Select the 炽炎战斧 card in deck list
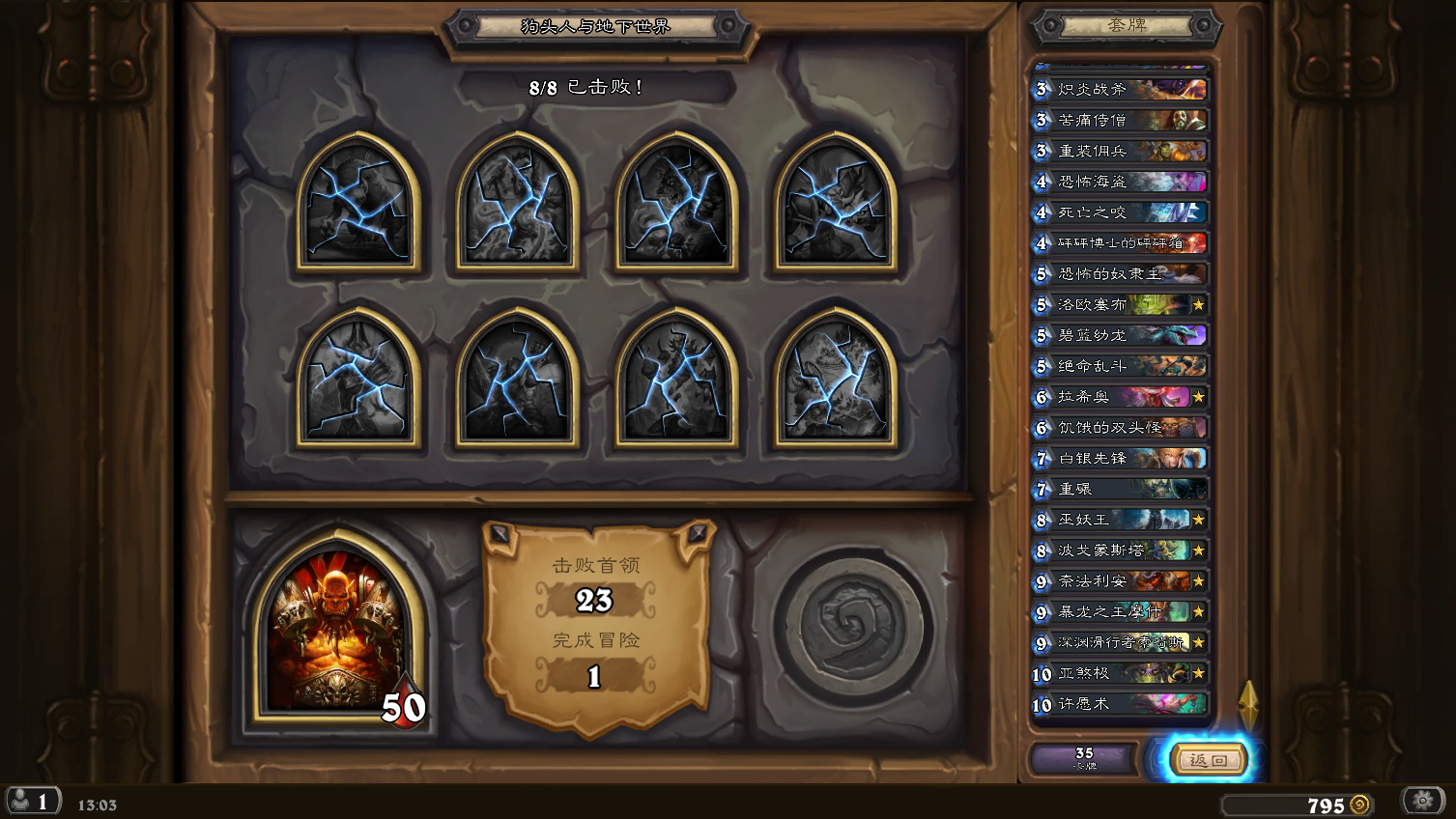The width and height of the screenshot is (1456, 819). coord(1121,90)
